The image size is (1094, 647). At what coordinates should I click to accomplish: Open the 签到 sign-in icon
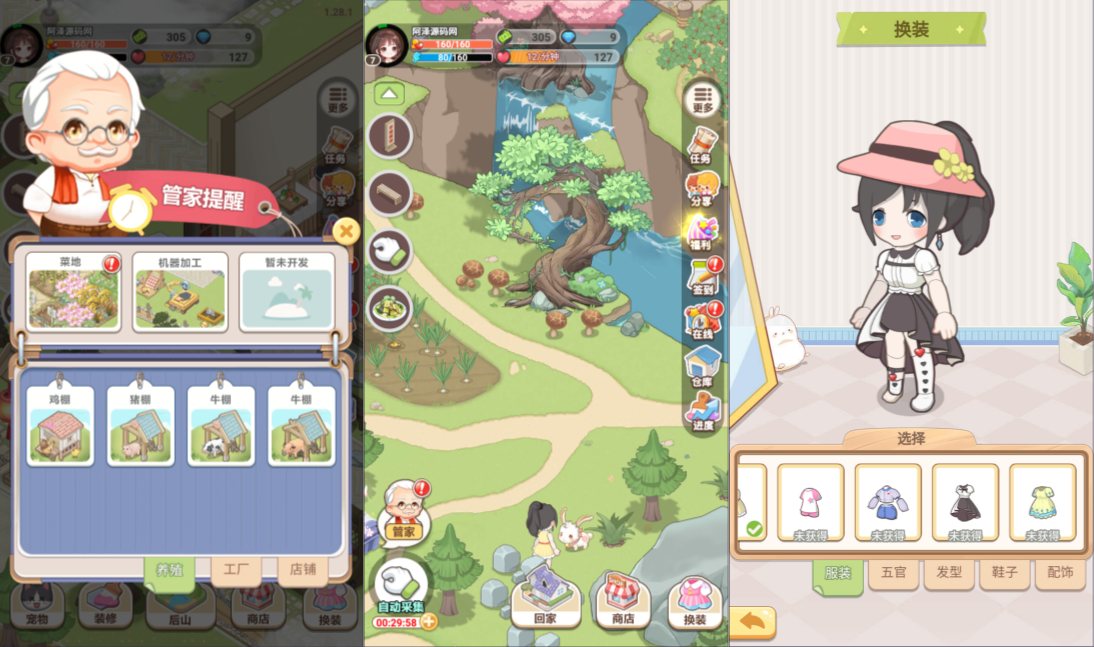(703, 276)
